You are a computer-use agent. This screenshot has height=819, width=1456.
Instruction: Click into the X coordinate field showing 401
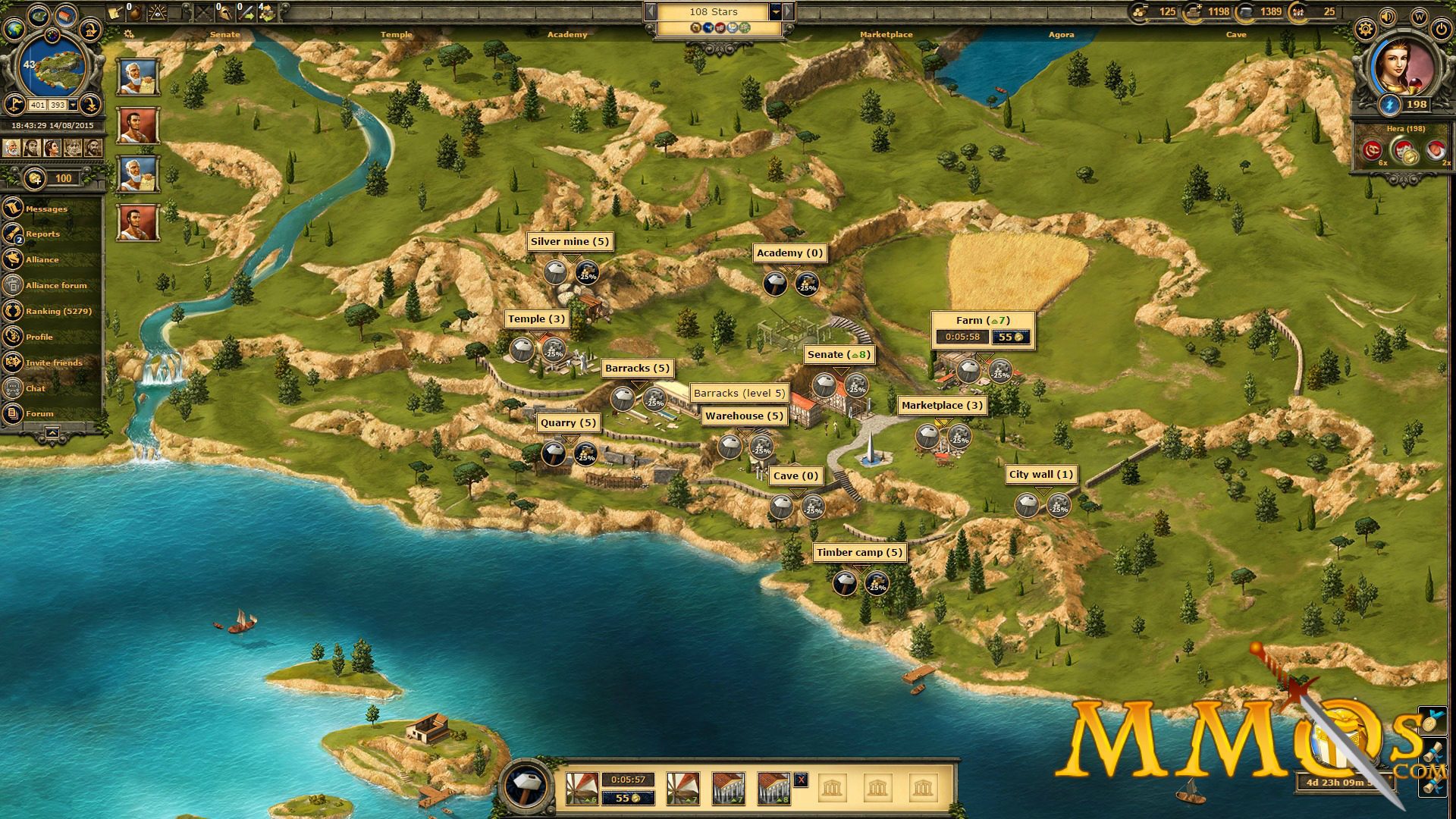coord(38,105)
